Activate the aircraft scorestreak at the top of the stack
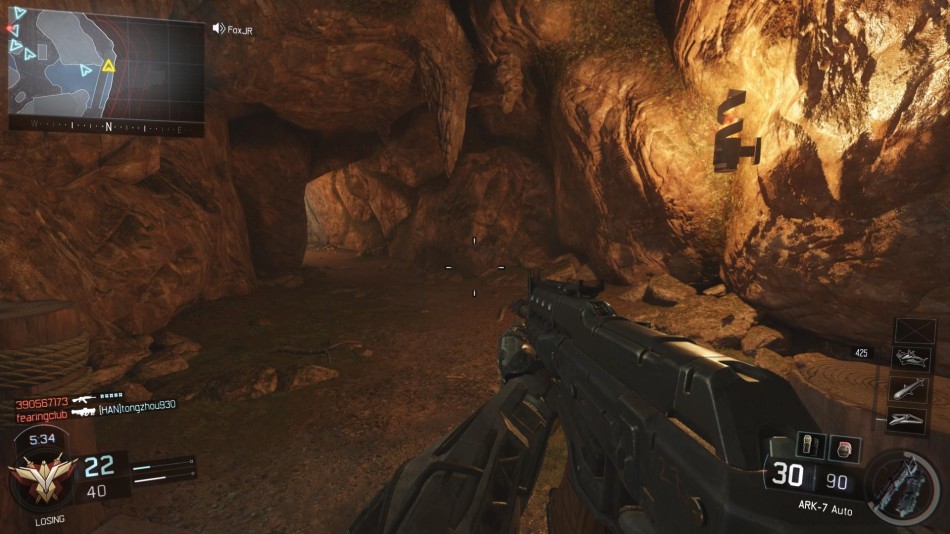The height and width of the screenshot is (534, 950). [x=909, y=360]
